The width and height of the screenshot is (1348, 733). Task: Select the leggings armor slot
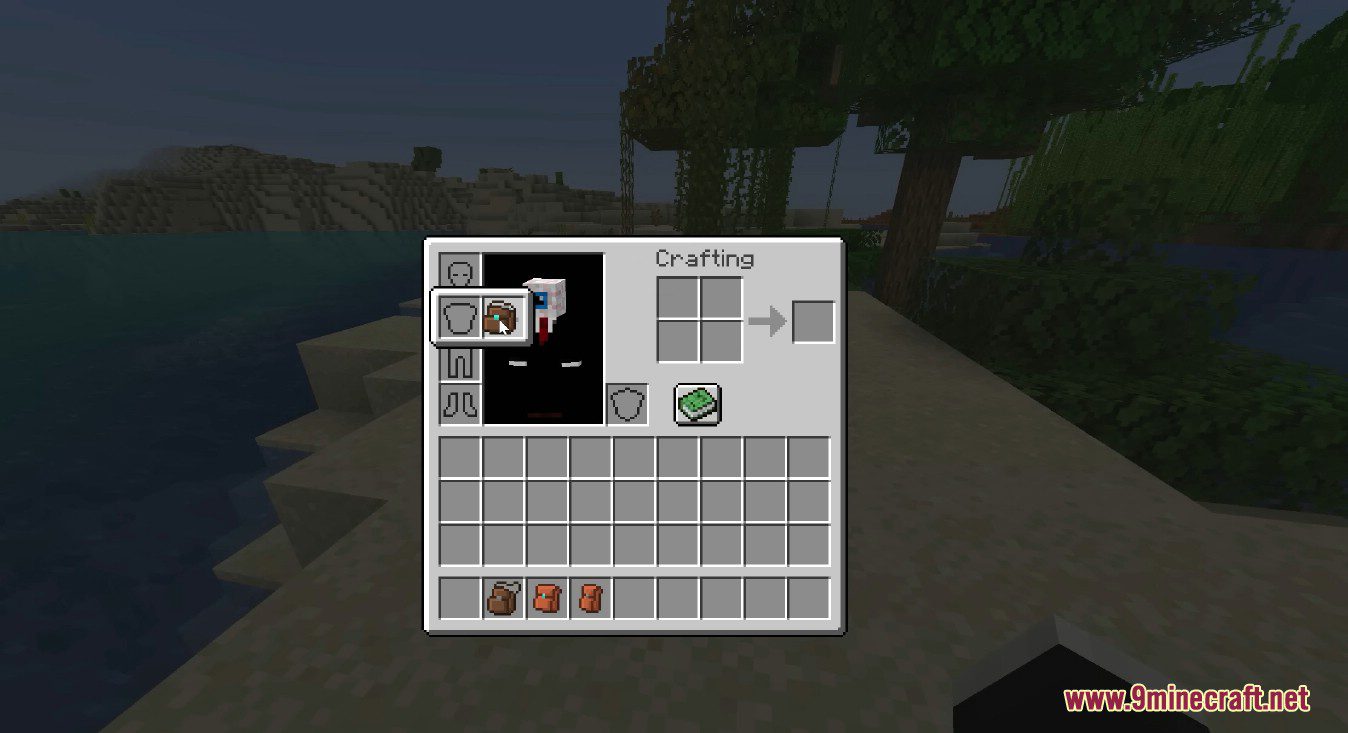tap(460, 365)
